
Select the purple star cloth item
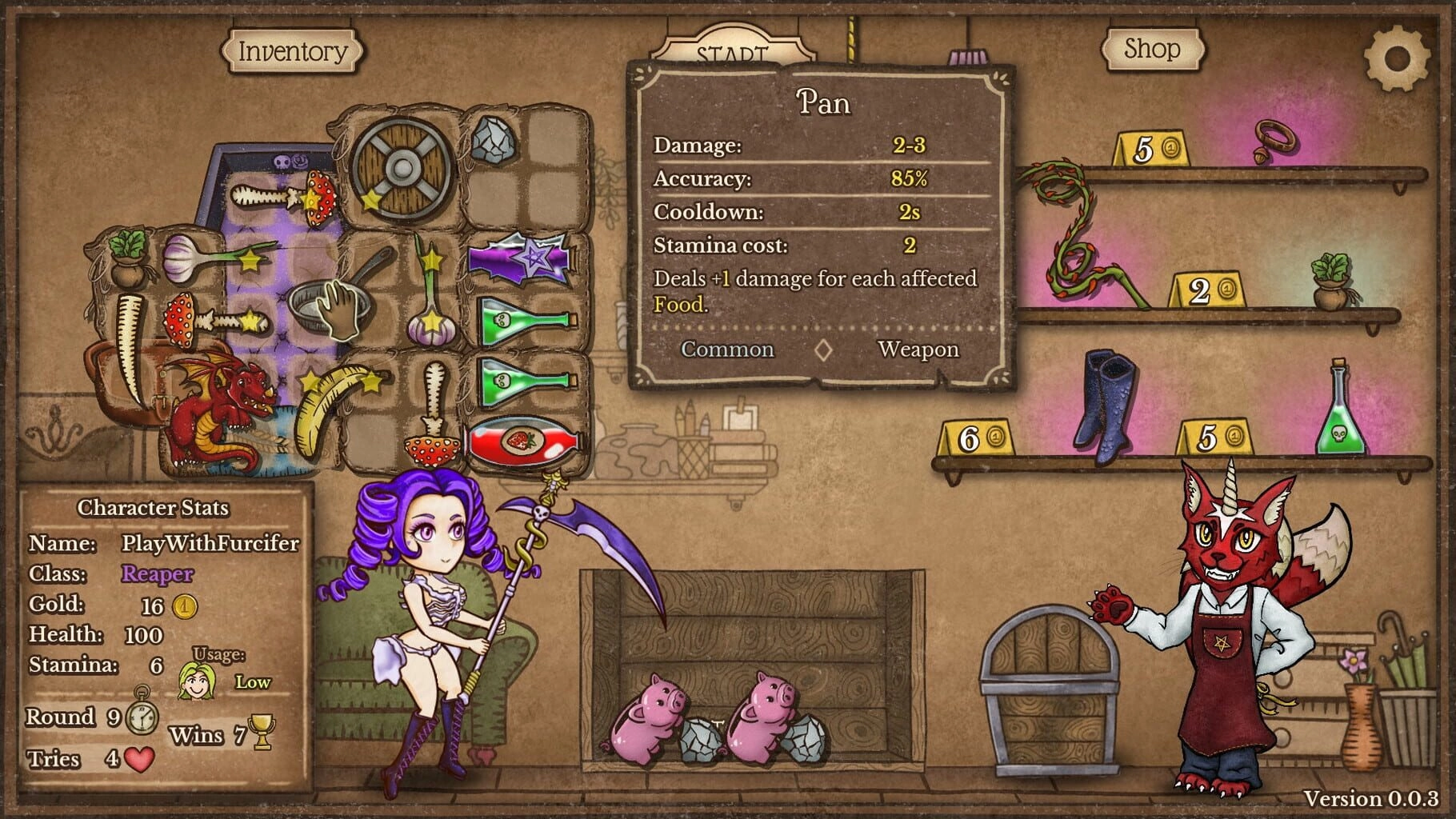pos(520,259)
